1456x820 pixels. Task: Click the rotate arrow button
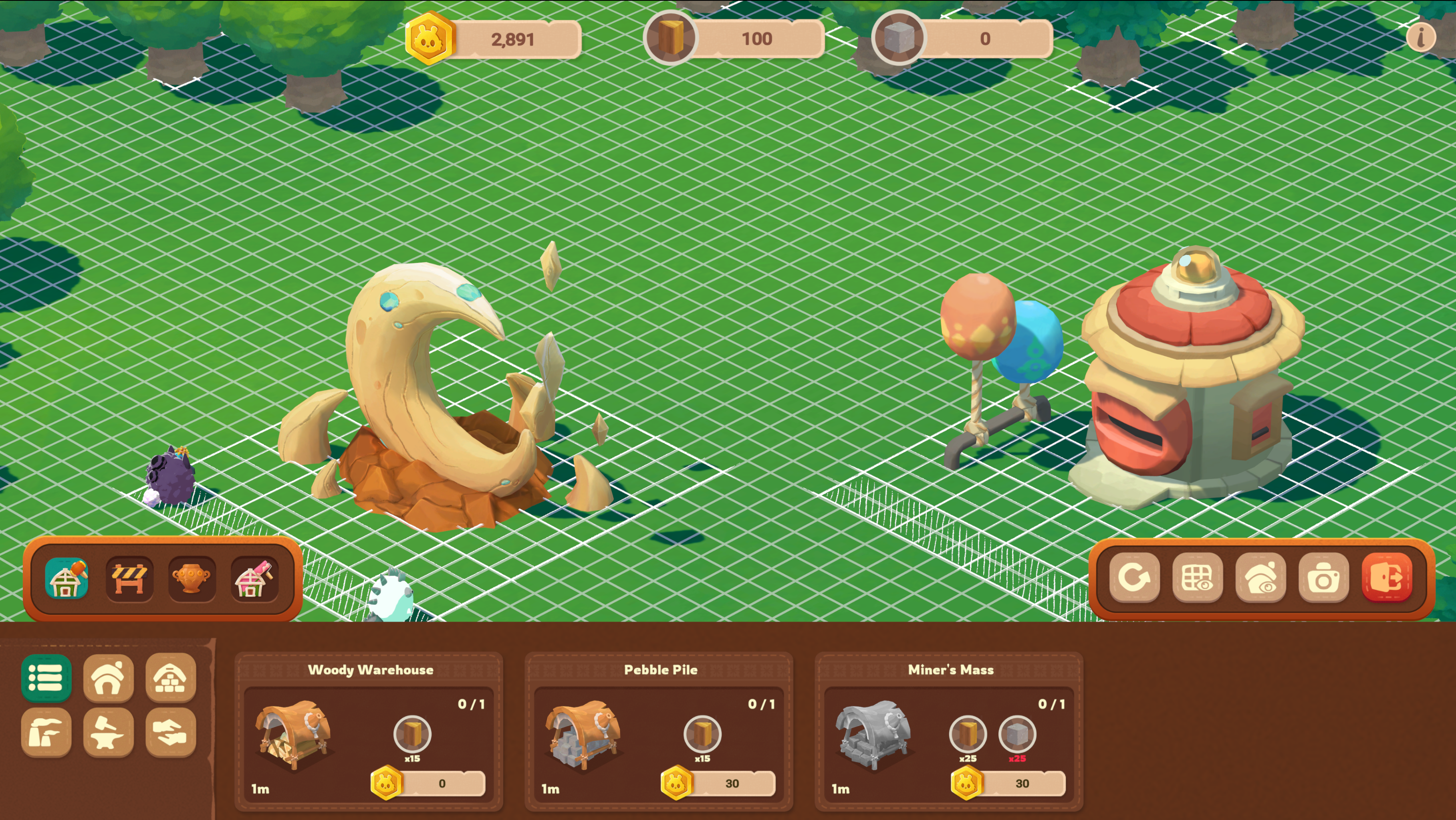click(1134, 578)
